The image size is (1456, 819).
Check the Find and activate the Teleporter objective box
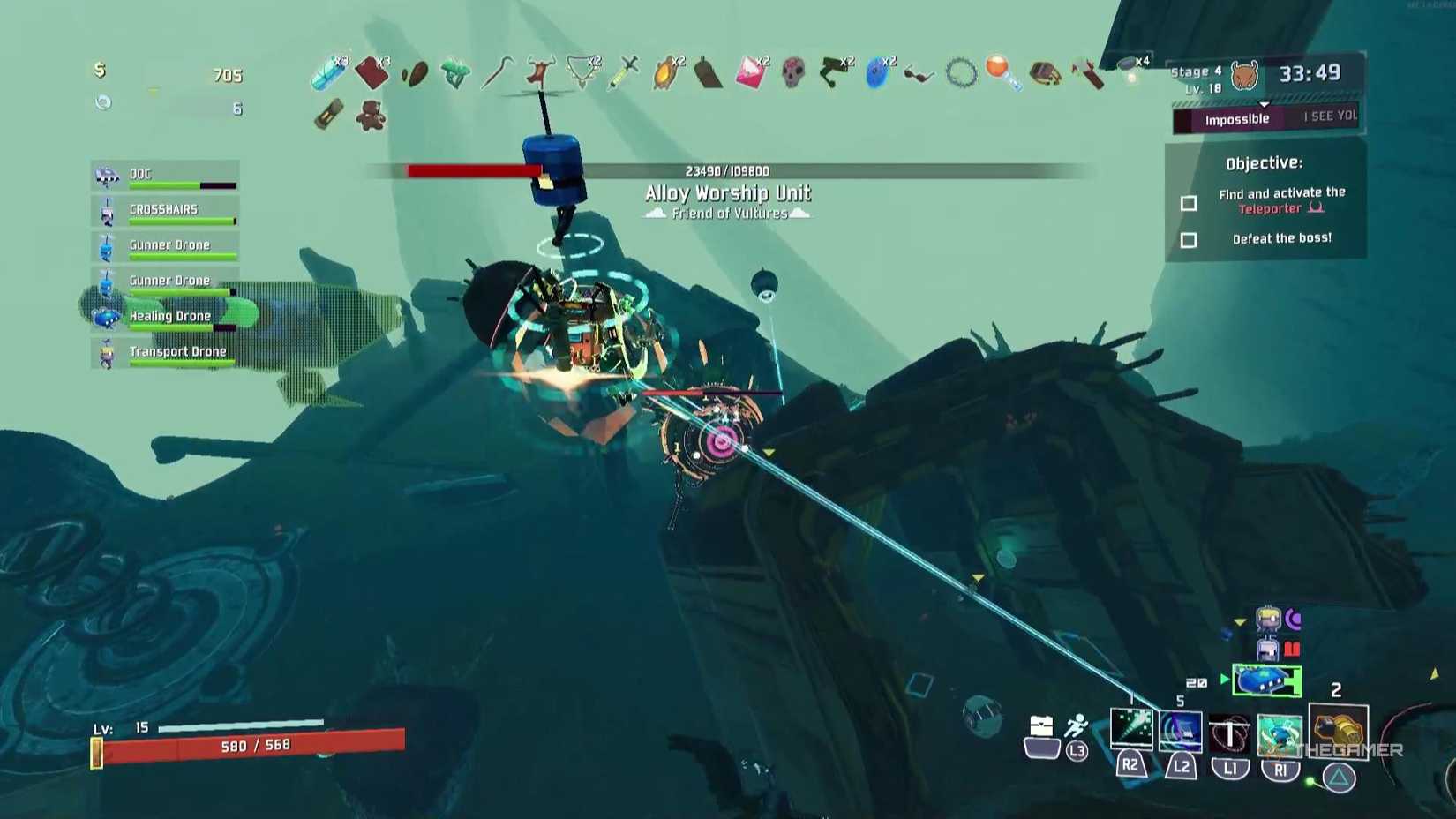[1188, 202]
